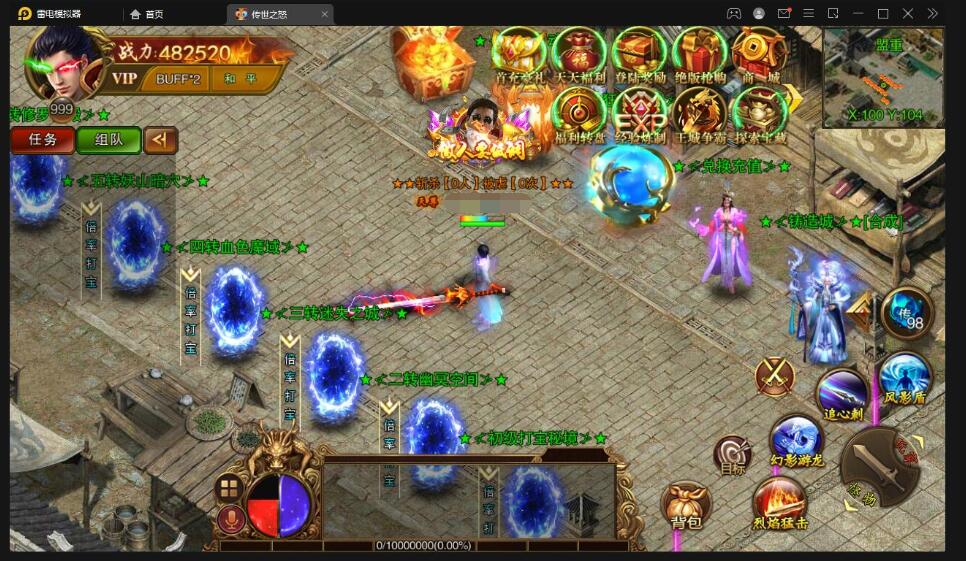Close the emulator window

coord(907,14)
